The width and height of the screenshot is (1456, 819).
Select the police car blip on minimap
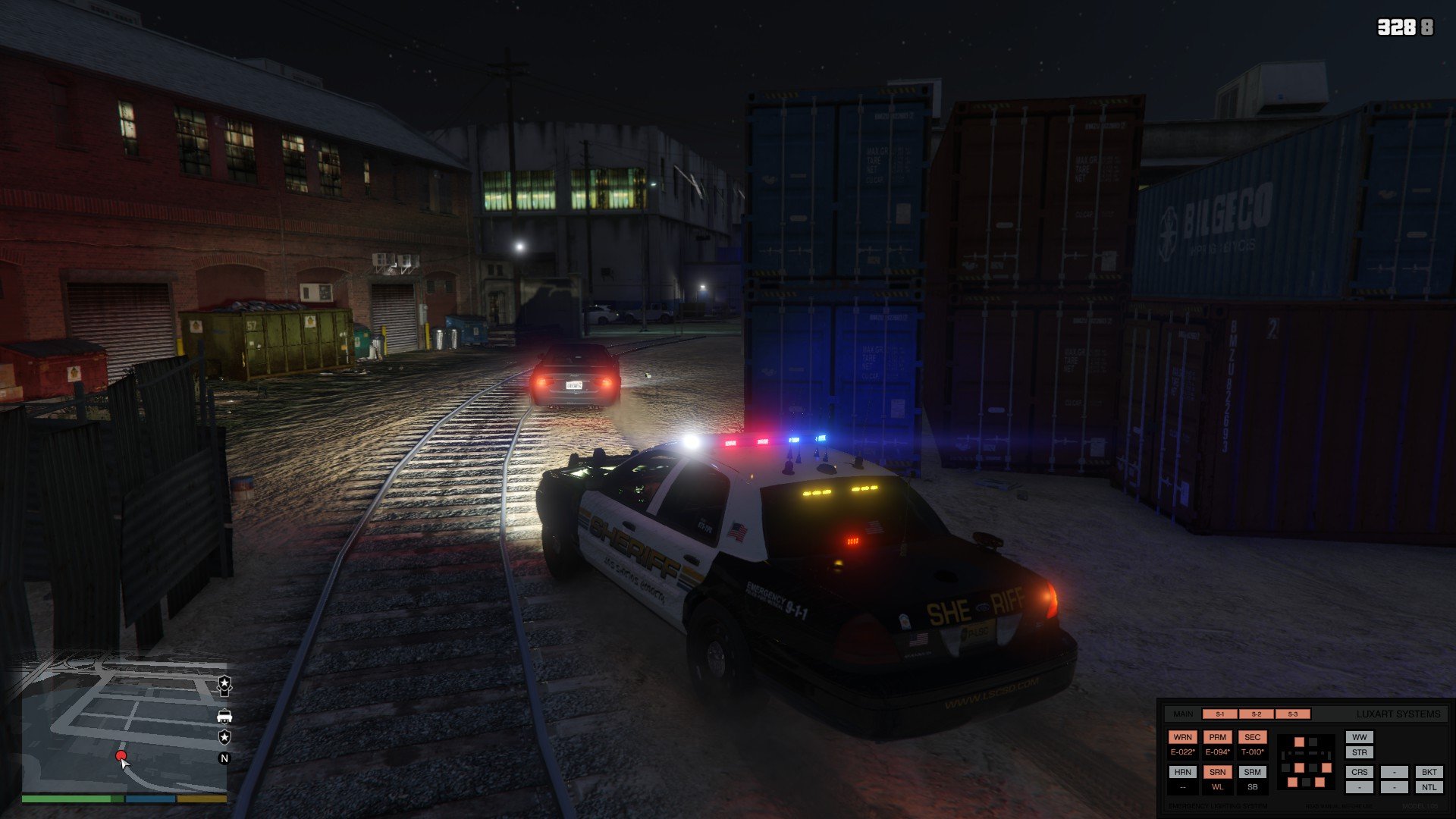click(224, 716)
